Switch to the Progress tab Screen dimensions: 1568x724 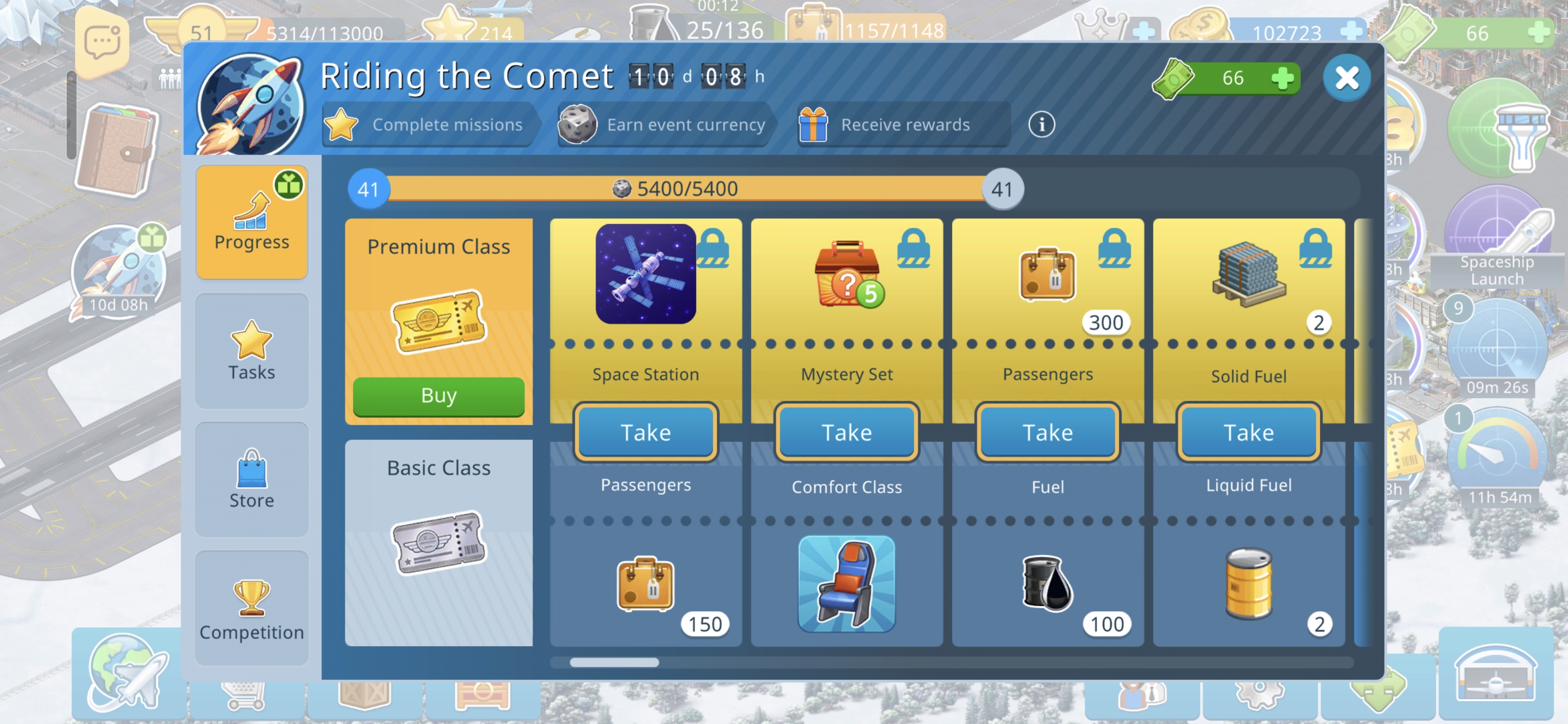251,222
